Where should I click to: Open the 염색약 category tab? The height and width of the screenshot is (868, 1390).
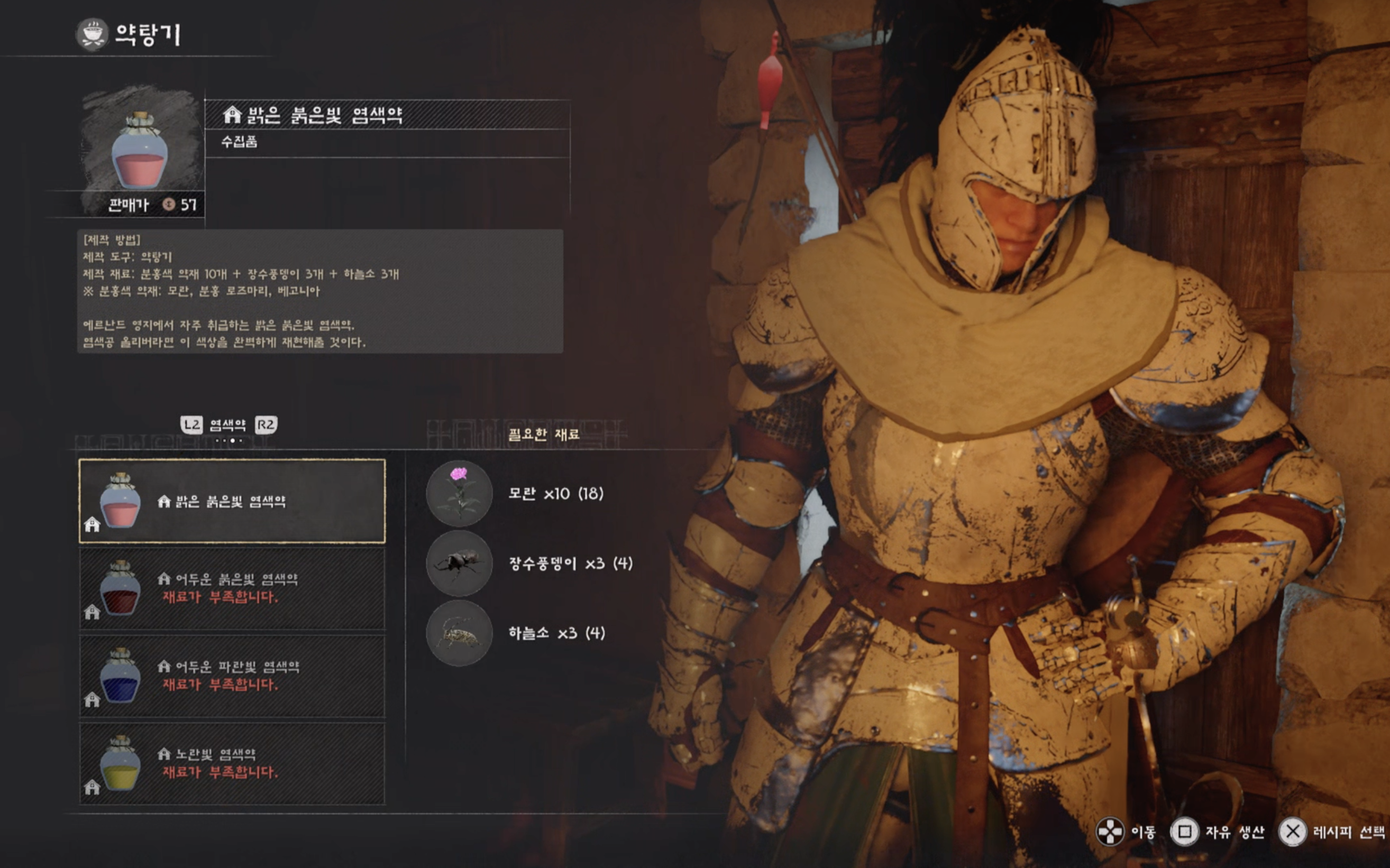(227, 426)
